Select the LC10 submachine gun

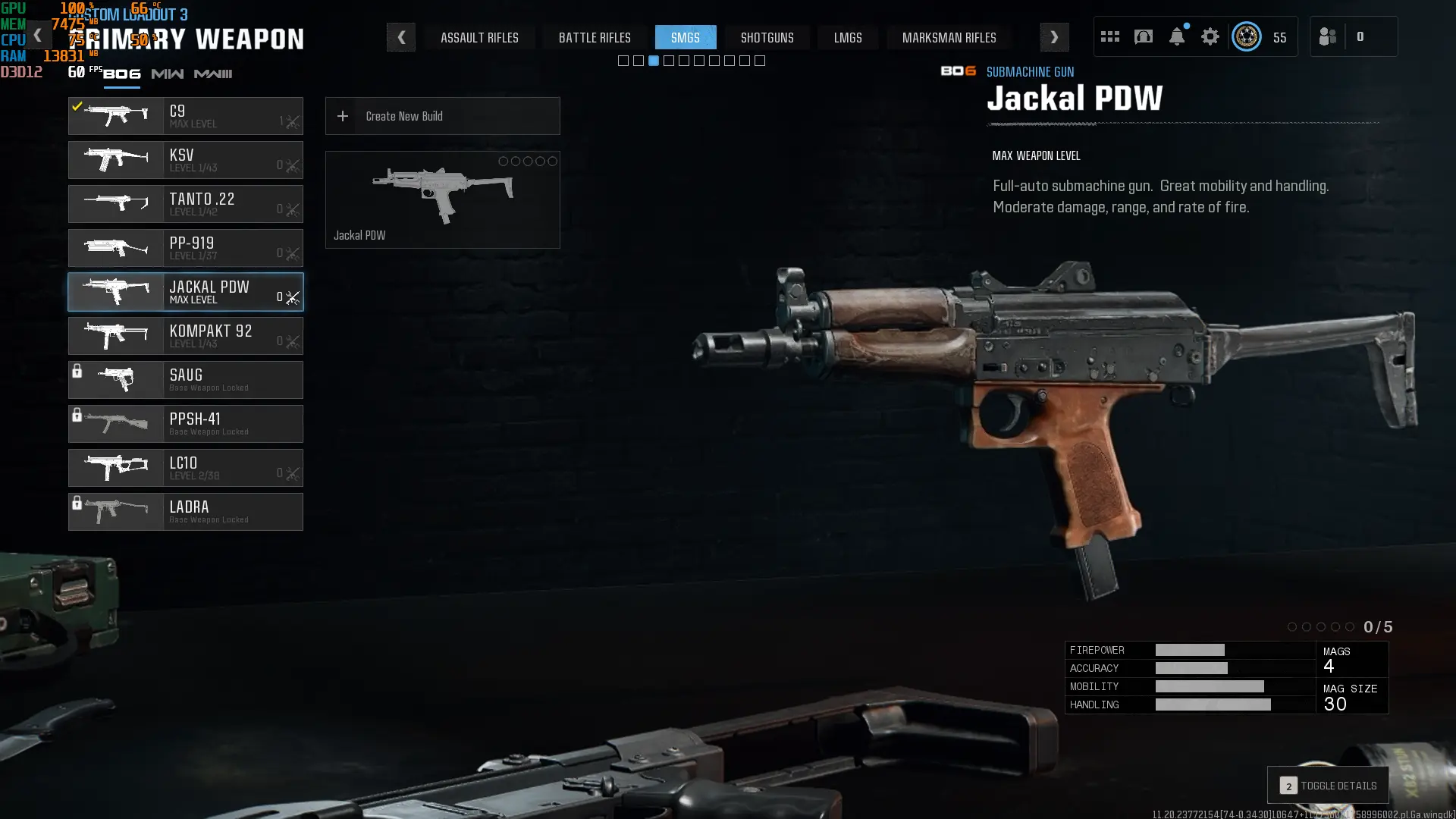186,468
